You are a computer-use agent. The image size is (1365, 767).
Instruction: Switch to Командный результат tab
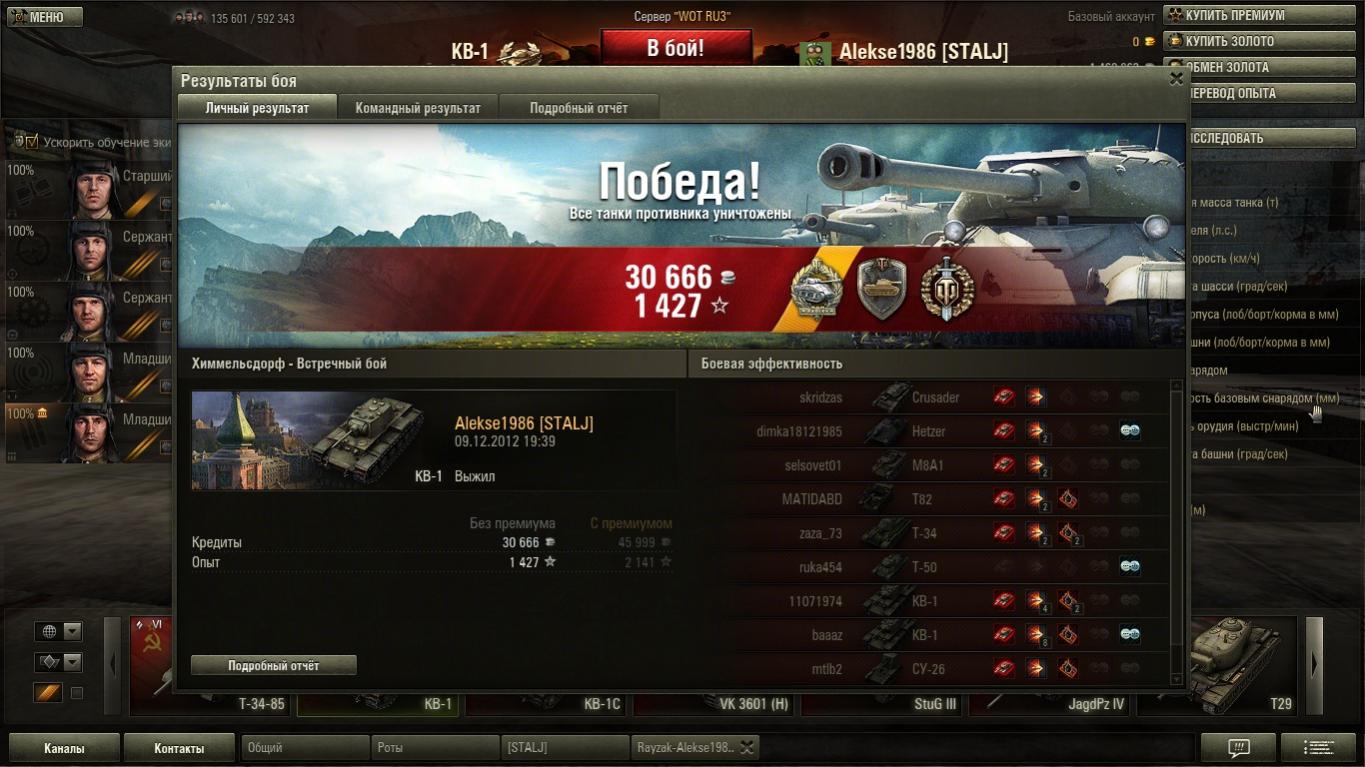(418, 108)
